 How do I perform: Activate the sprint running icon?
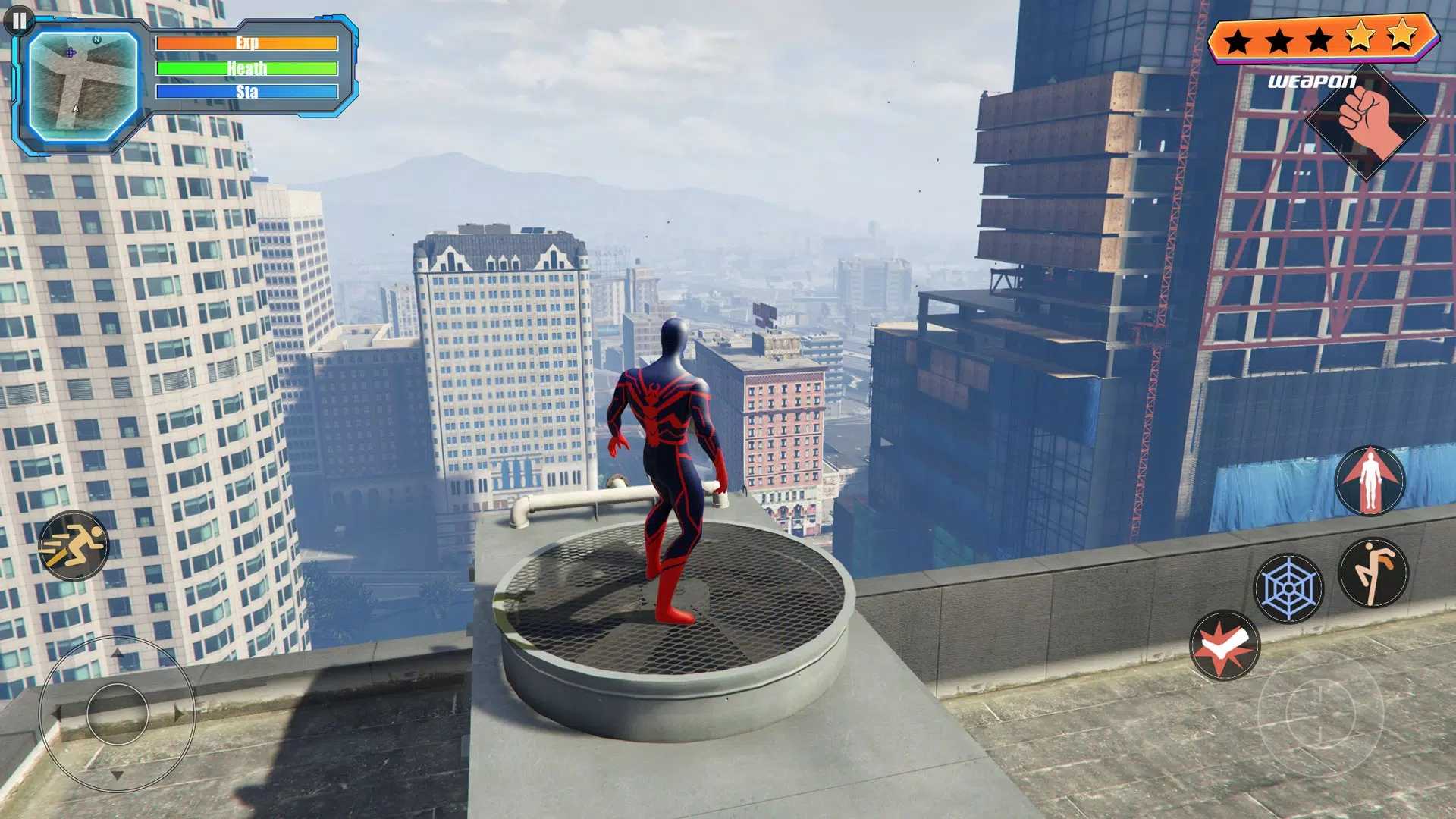[x=74, y=545]
